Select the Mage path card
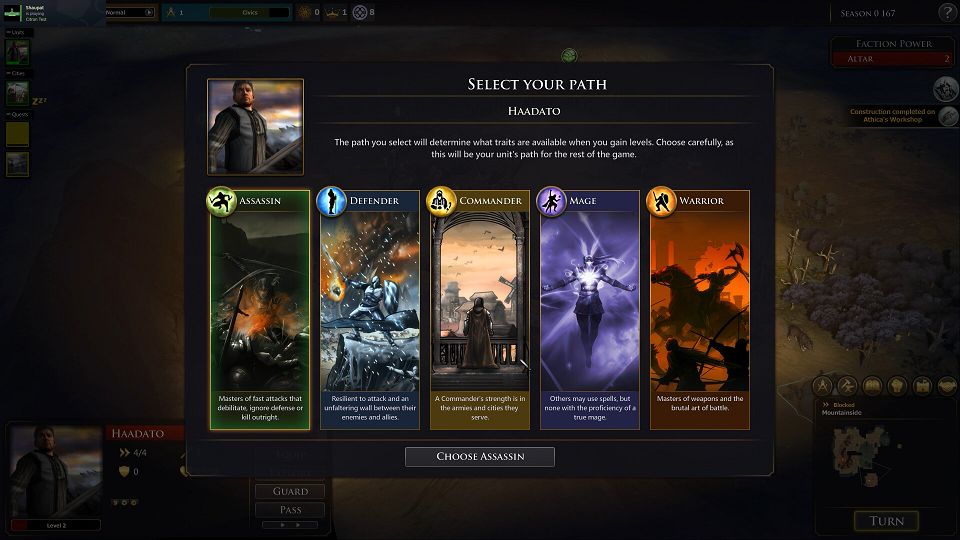The height and width of the screenshot is (540, 960). [x=589, y=310]
